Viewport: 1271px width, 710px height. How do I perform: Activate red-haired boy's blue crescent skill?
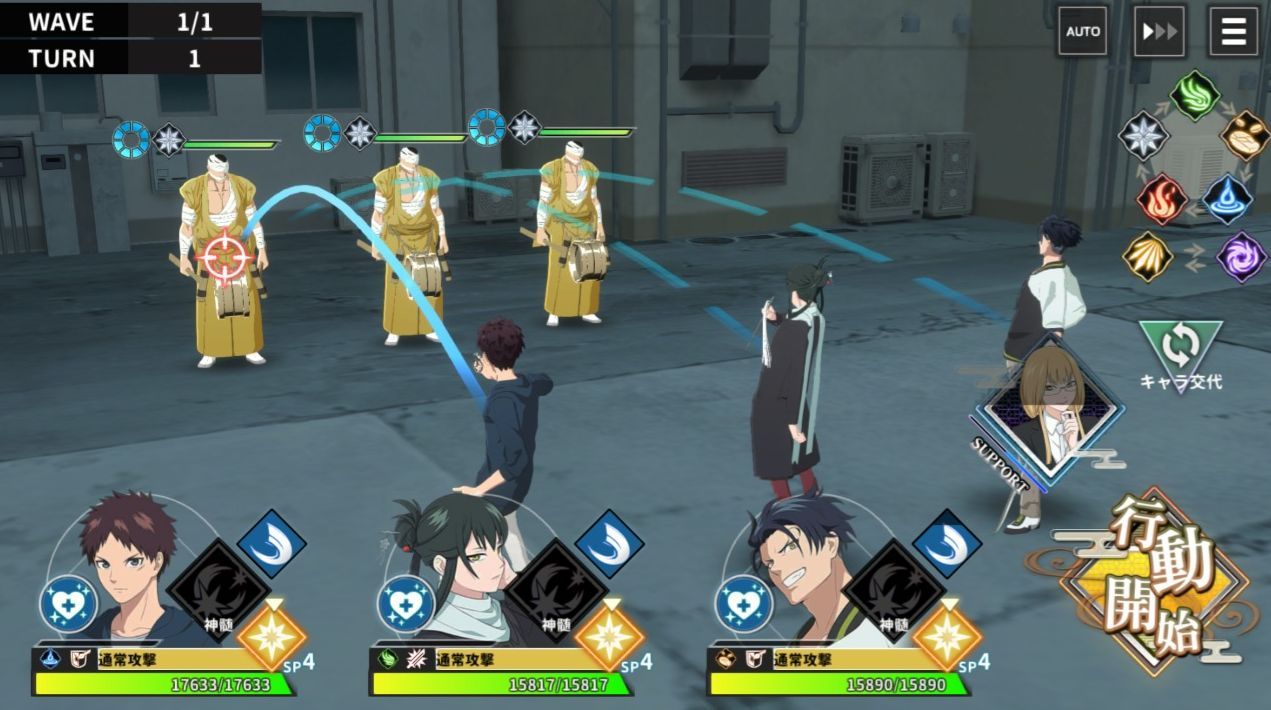coord(271,544)
